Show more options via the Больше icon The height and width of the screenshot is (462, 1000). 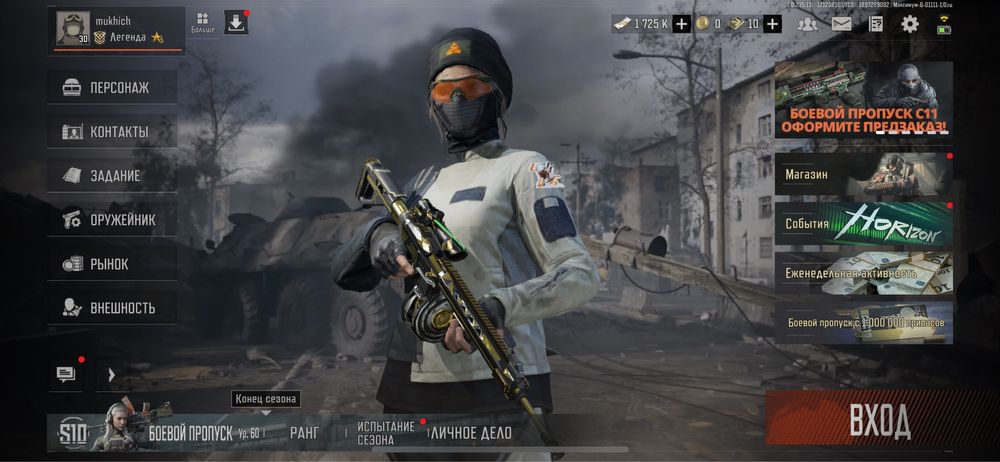point(203,23)
